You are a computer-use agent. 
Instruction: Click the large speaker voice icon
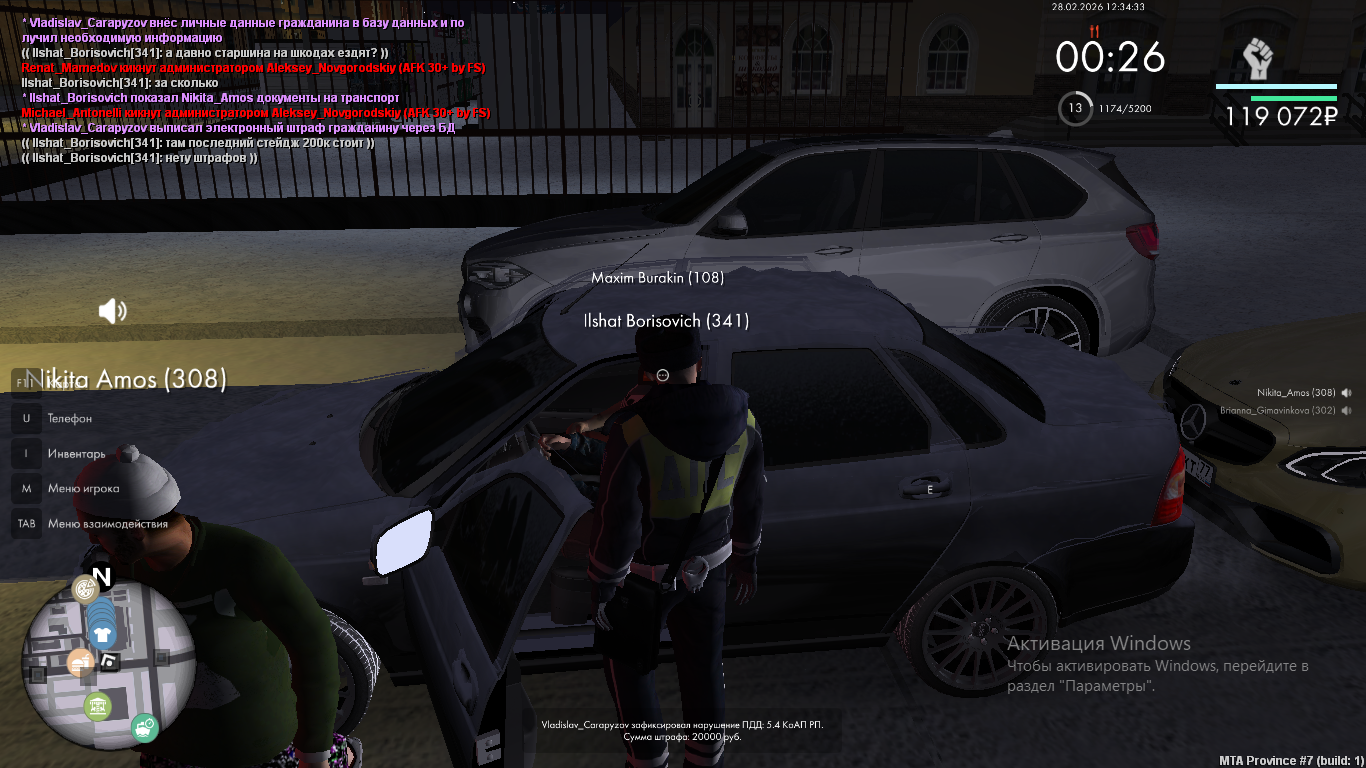coord(112,311)
